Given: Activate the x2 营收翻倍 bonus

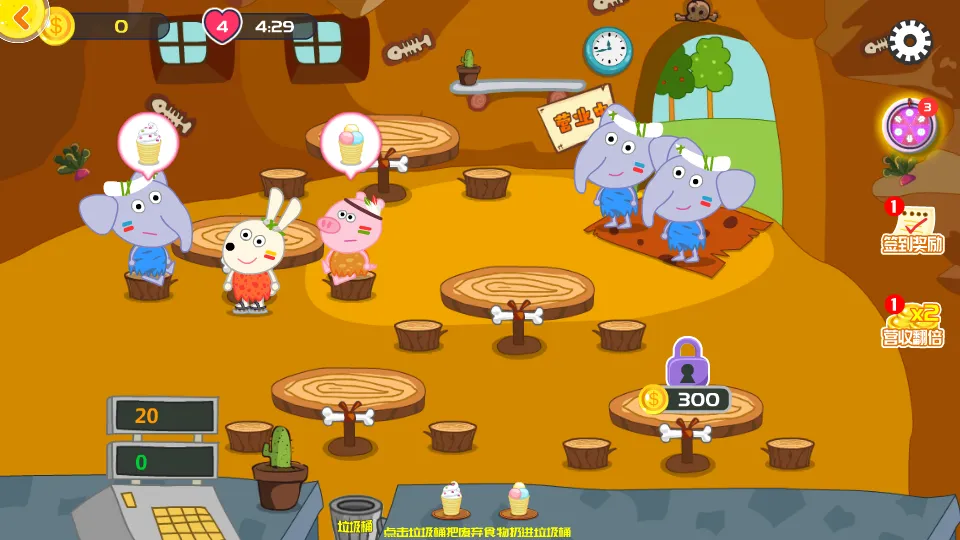Looking at the screenshot, I should pyautogui.click(x=912, y=323).
